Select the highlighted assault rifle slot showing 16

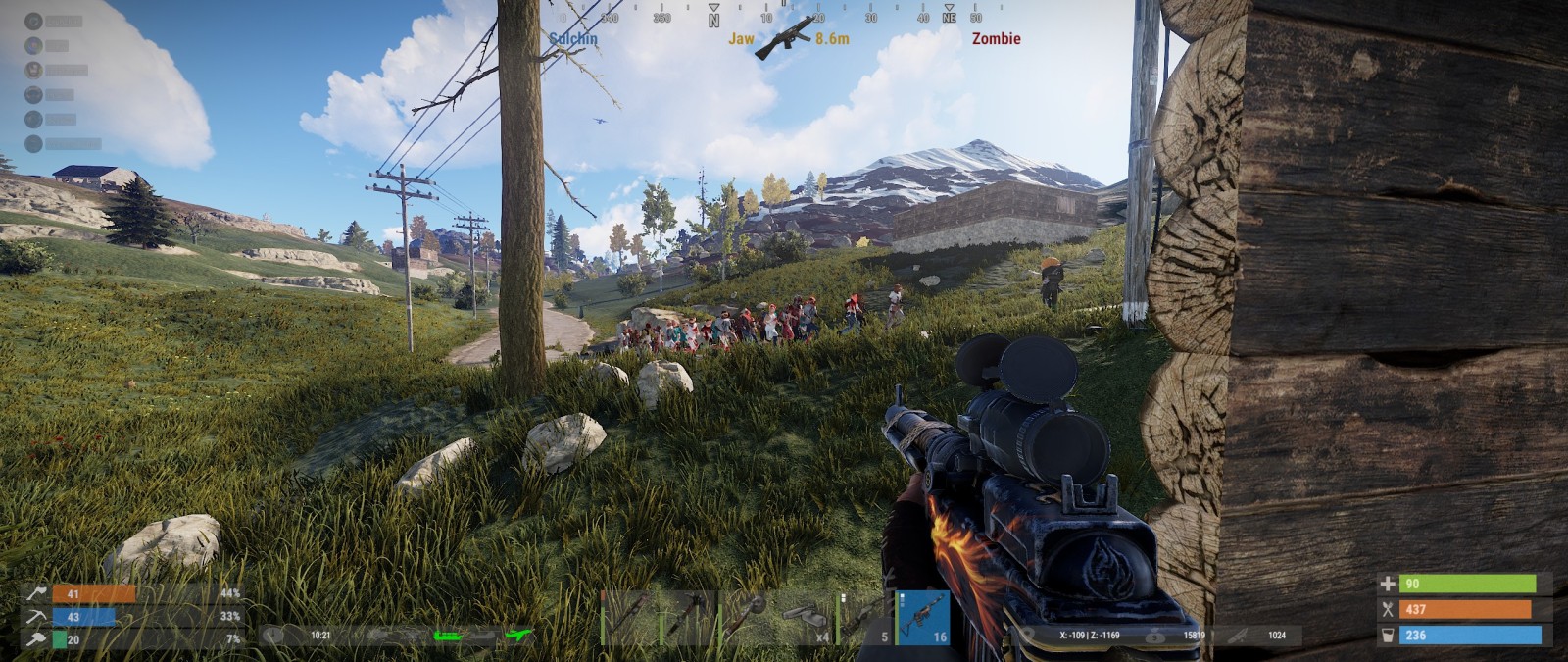point(923,618)
